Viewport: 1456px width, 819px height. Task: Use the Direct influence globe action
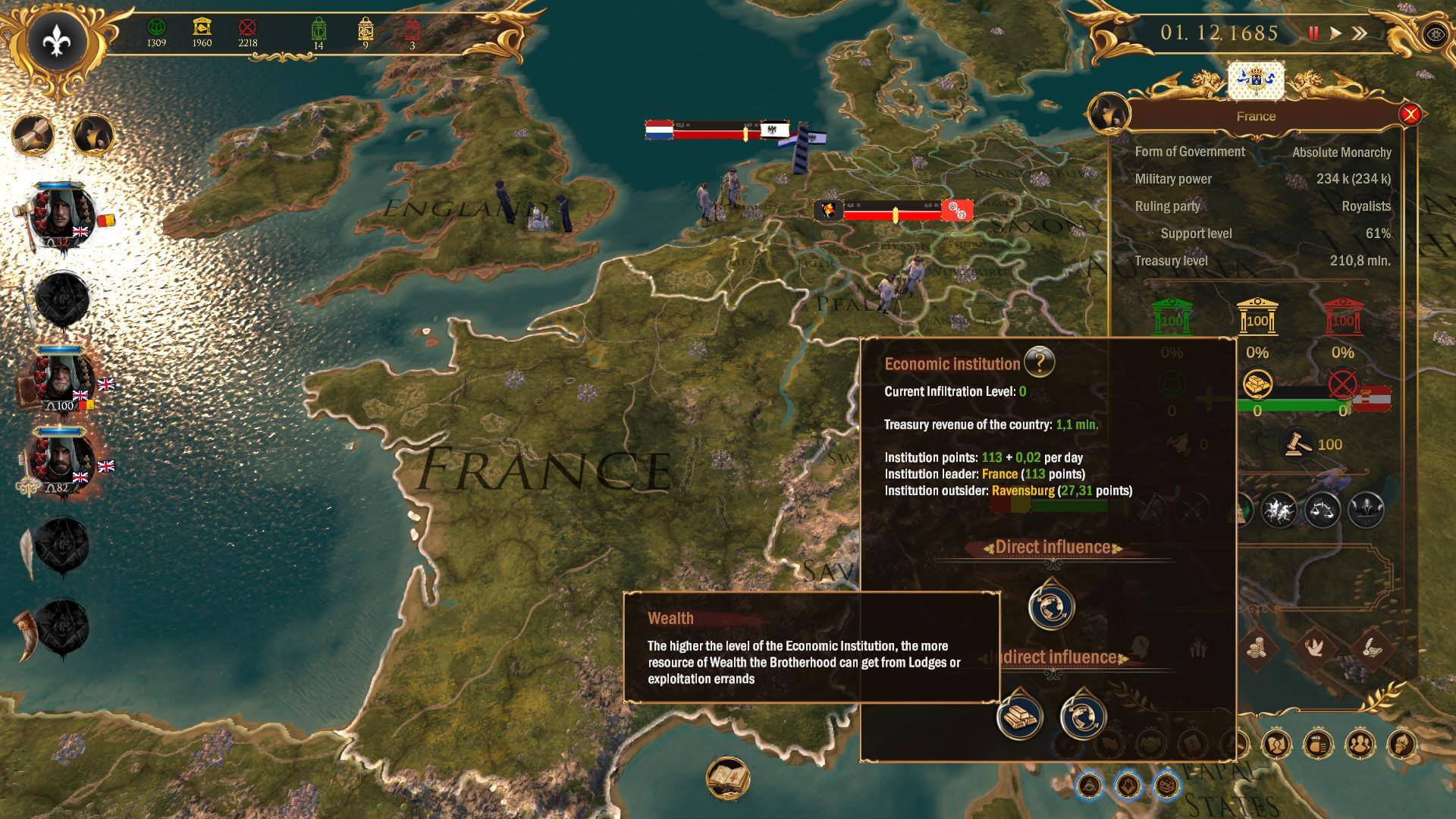[x=1051, y=606]
